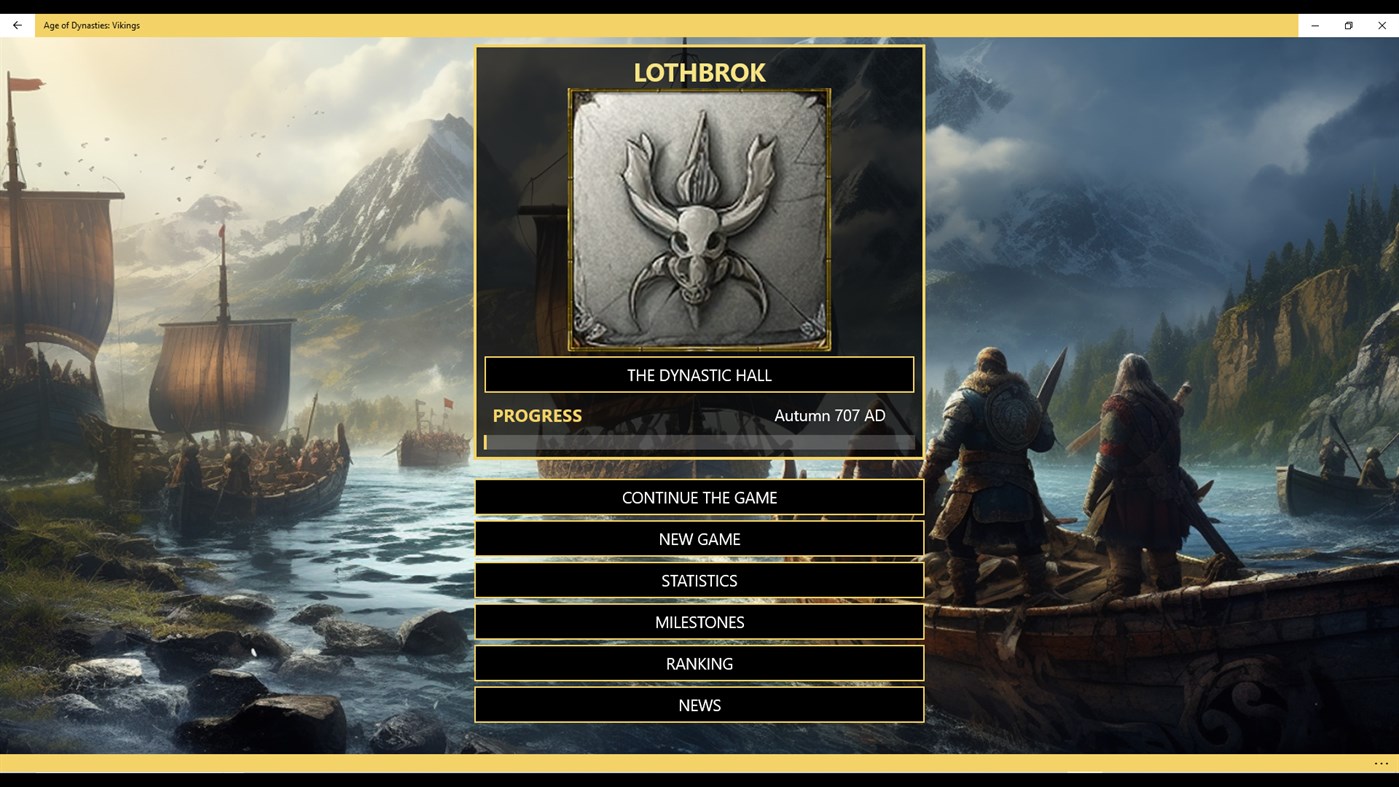Continue the game
This screenshot has width=1399, height=787.
pos(699,497)
